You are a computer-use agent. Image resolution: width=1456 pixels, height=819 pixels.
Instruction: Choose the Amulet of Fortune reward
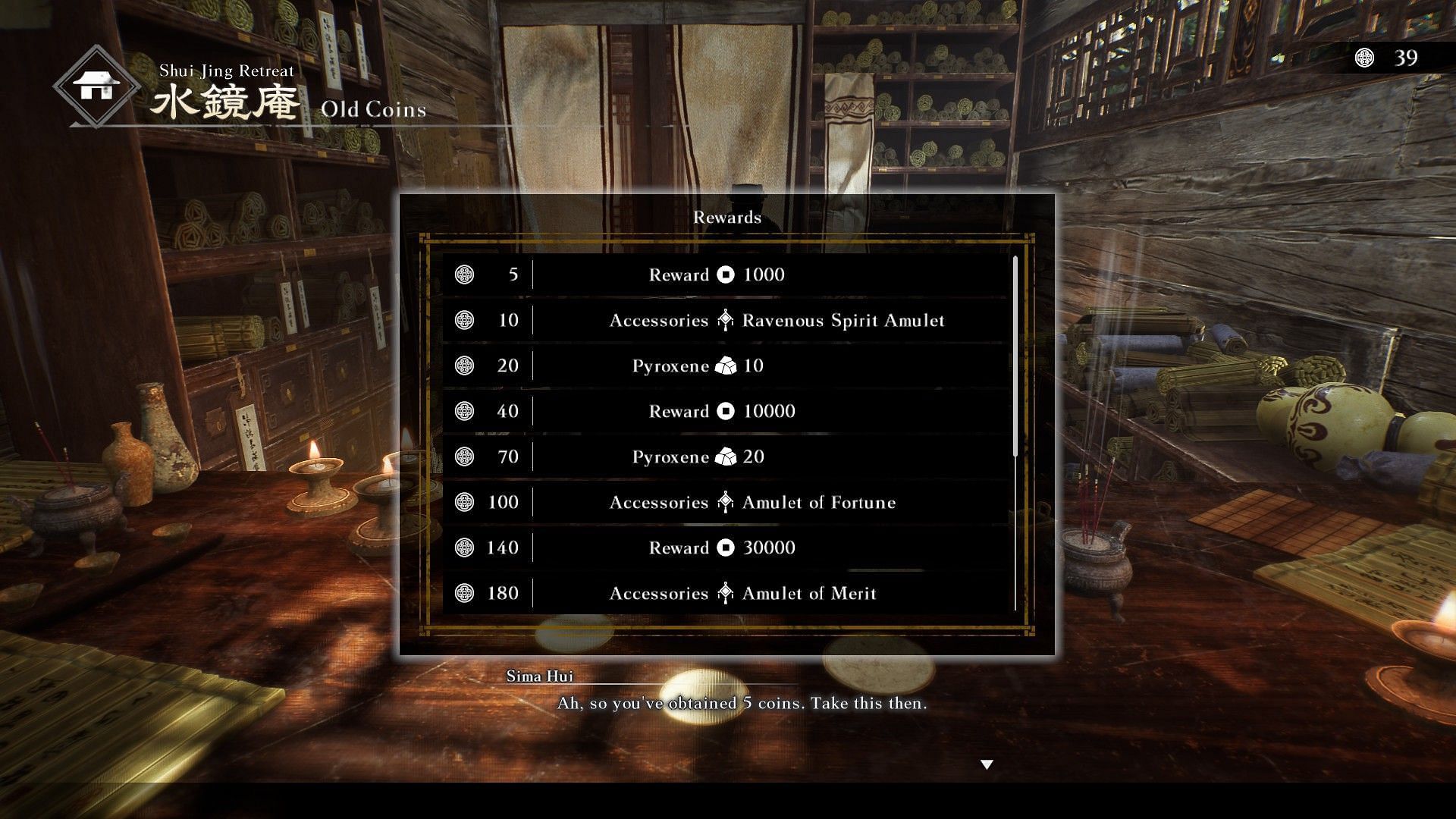tap(726, 502)
